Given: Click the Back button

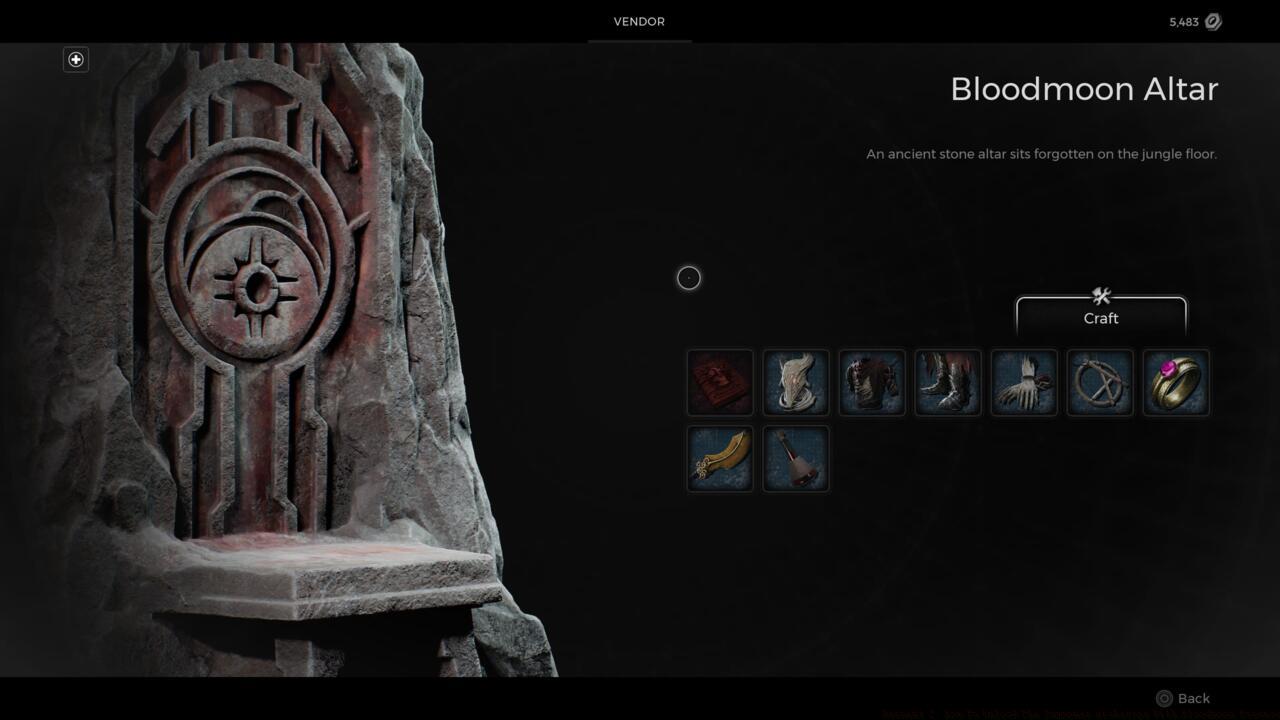Looking at the screenshot, I should [x=1194, y=698].
